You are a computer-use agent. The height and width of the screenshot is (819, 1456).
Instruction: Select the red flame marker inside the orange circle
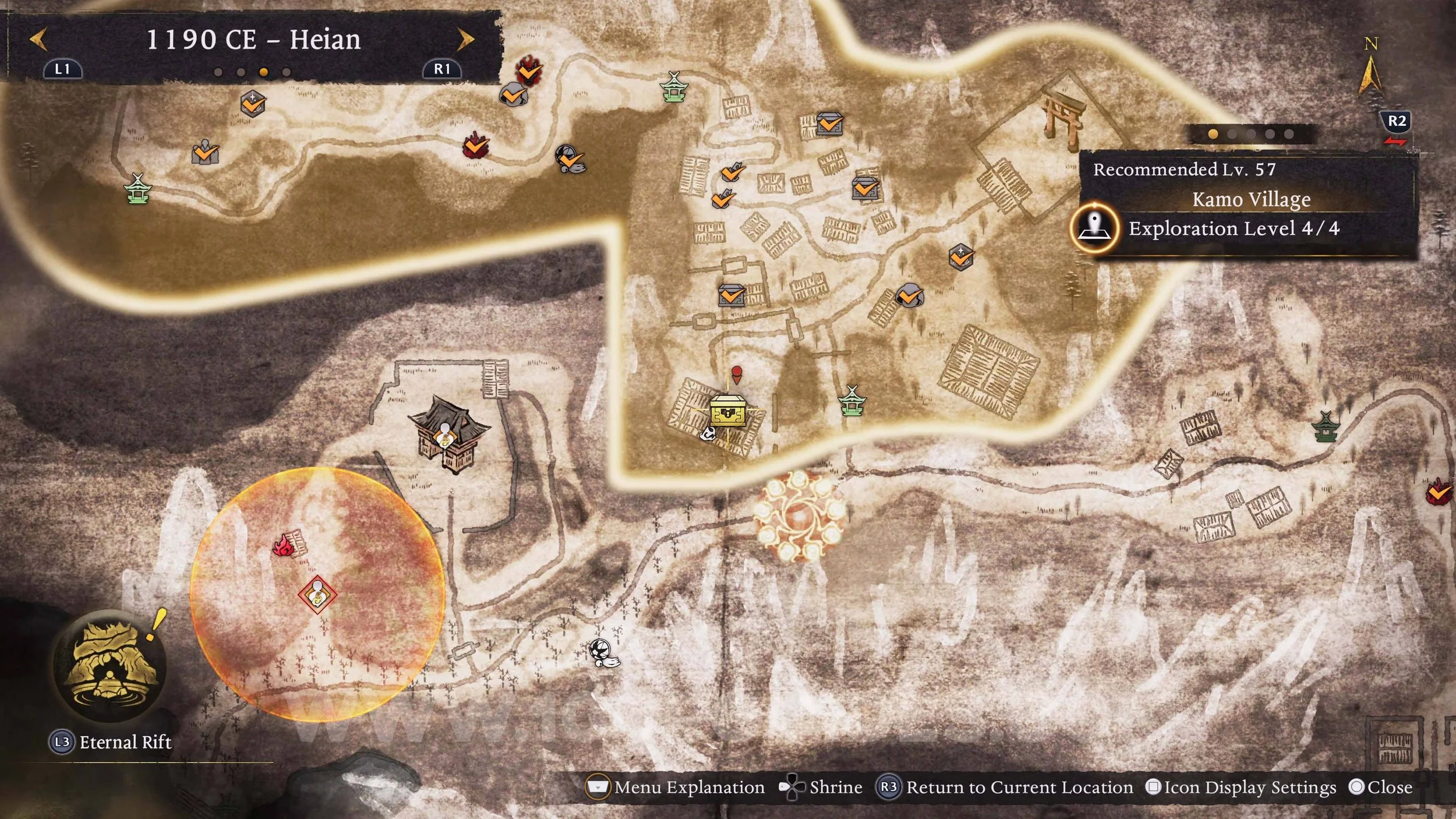click(x=284, y=546)
